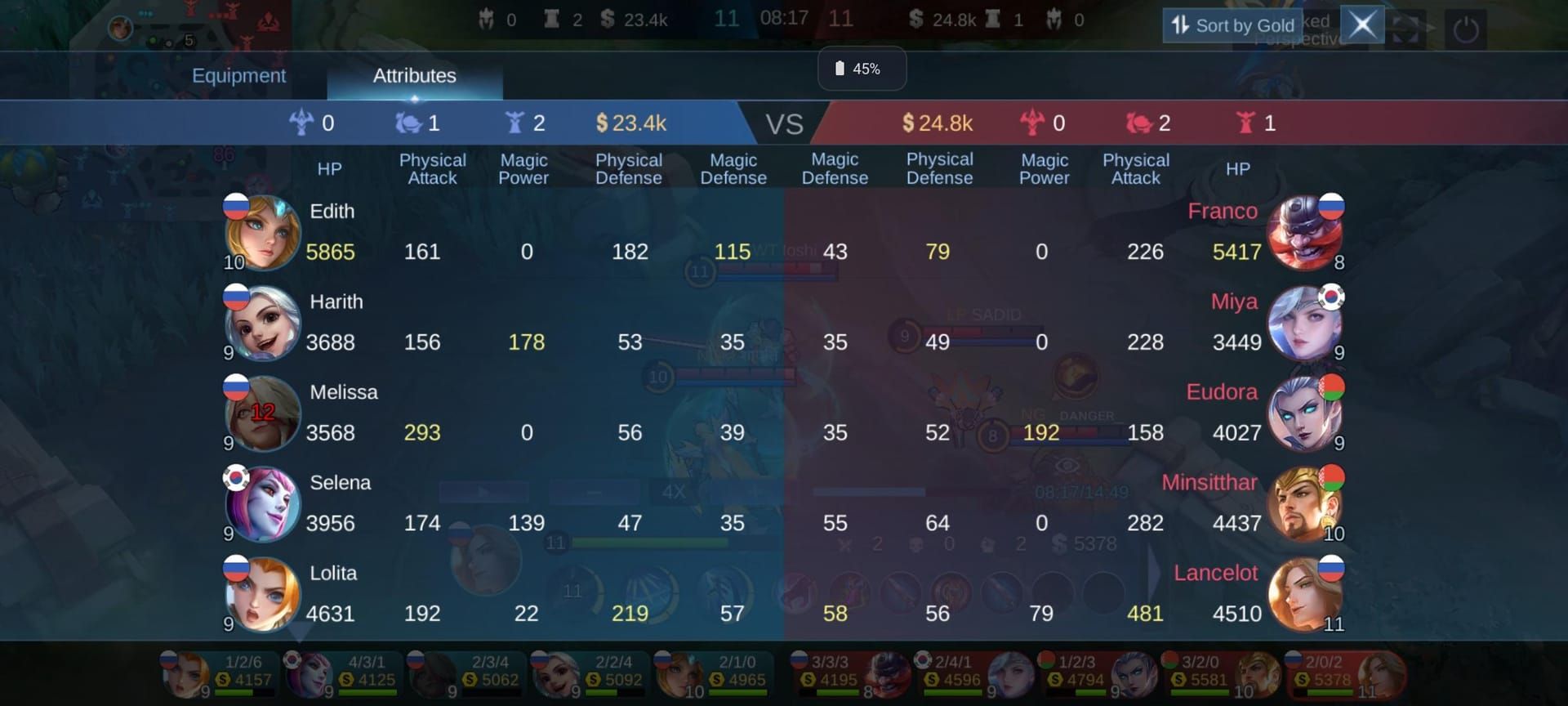The height and width of the screenshot is (706, 1568).
Task: Select the Attributes tab
Action: [x=414, y=75]
